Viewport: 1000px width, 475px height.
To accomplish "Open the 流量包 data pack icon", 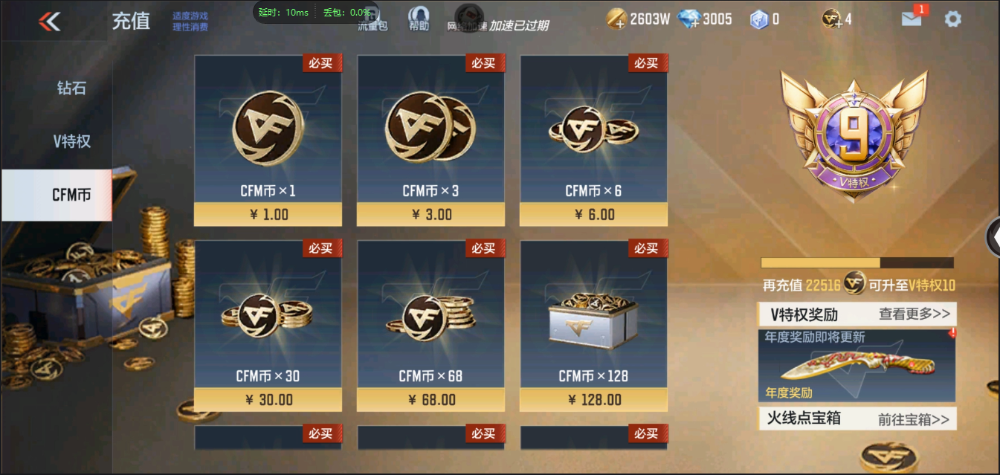I will [372, 20].
